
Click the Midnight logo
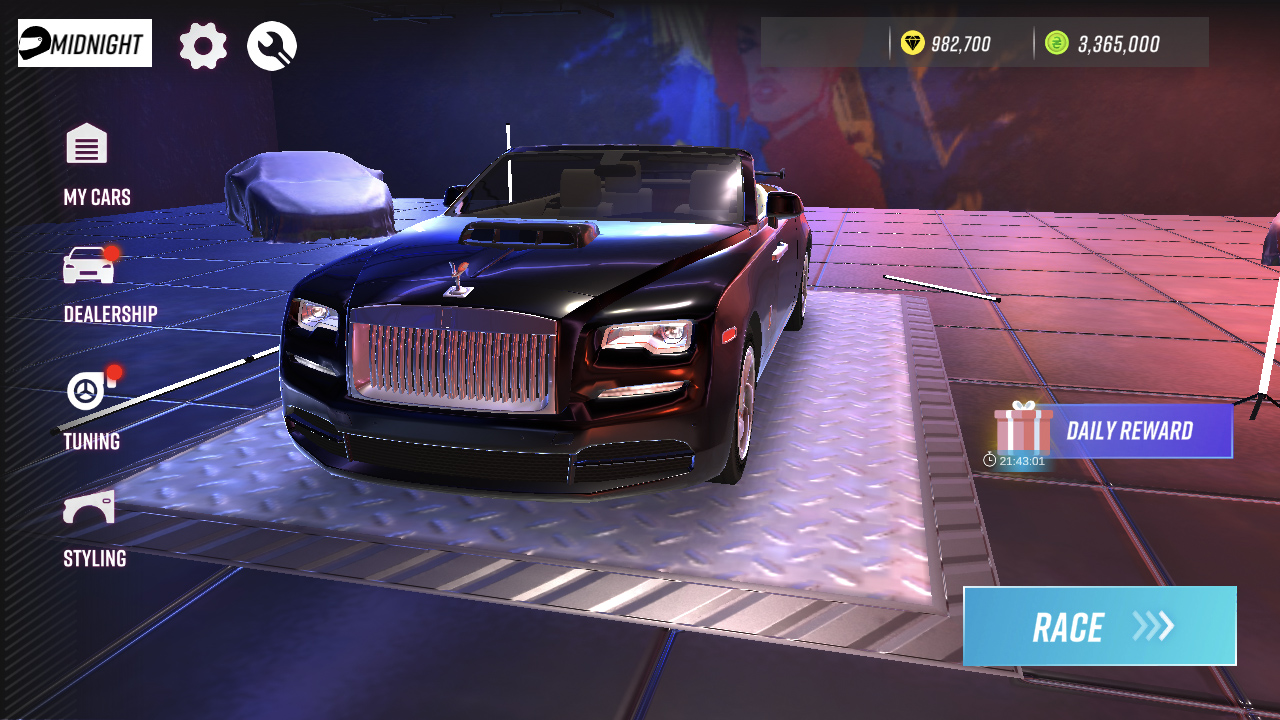[x=83, y=42]
